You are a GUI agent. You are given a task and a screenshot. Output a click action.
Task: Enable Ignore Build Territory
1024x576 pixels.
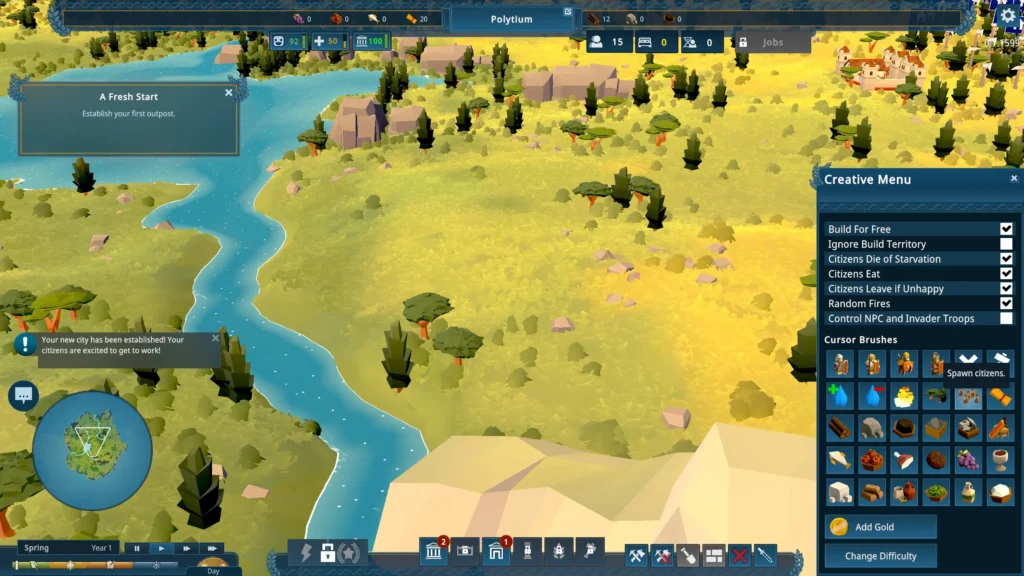[x=1006, y=244]
